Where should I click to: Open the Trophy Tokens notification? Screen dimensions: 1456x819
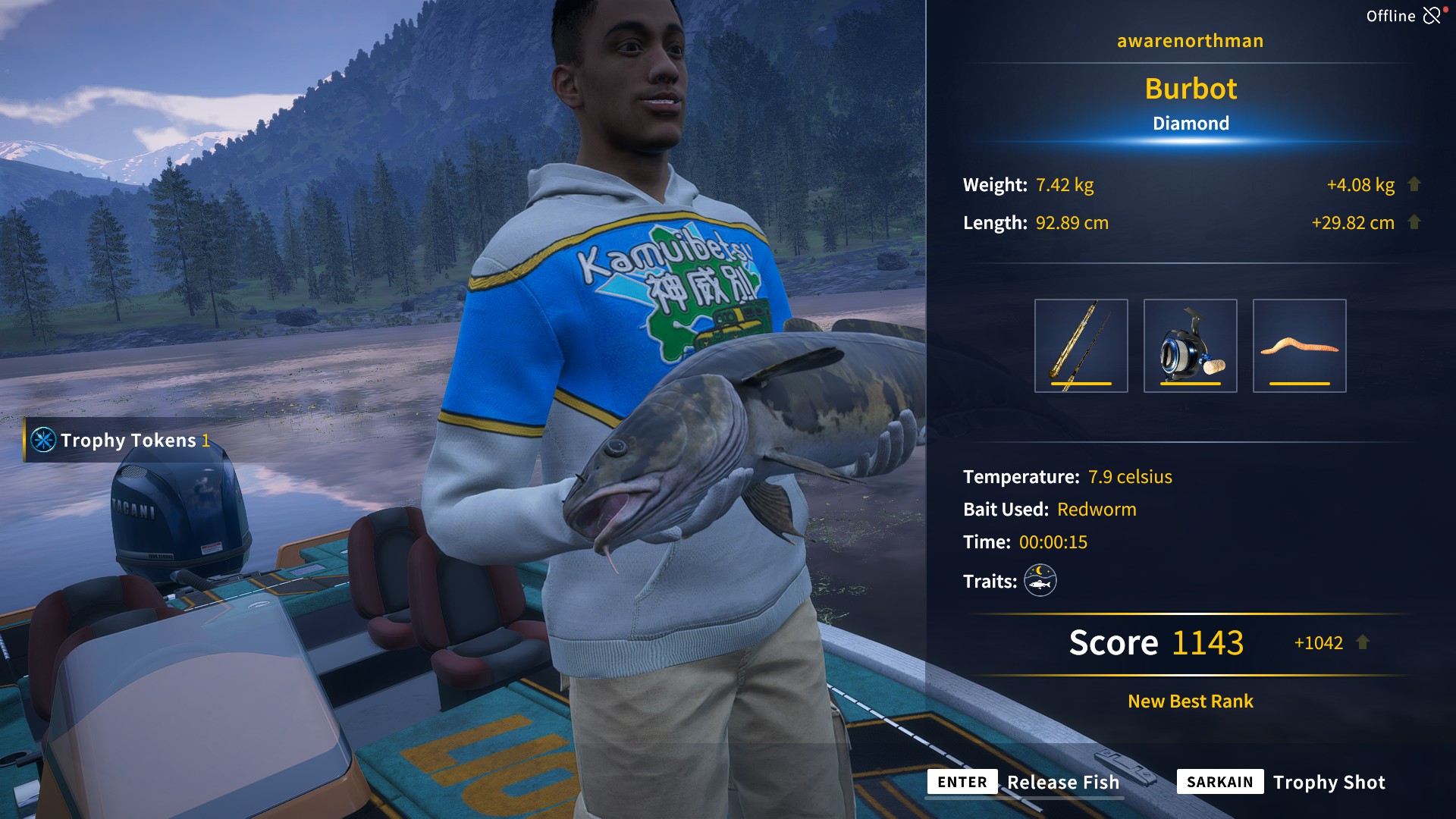point(121,440)
